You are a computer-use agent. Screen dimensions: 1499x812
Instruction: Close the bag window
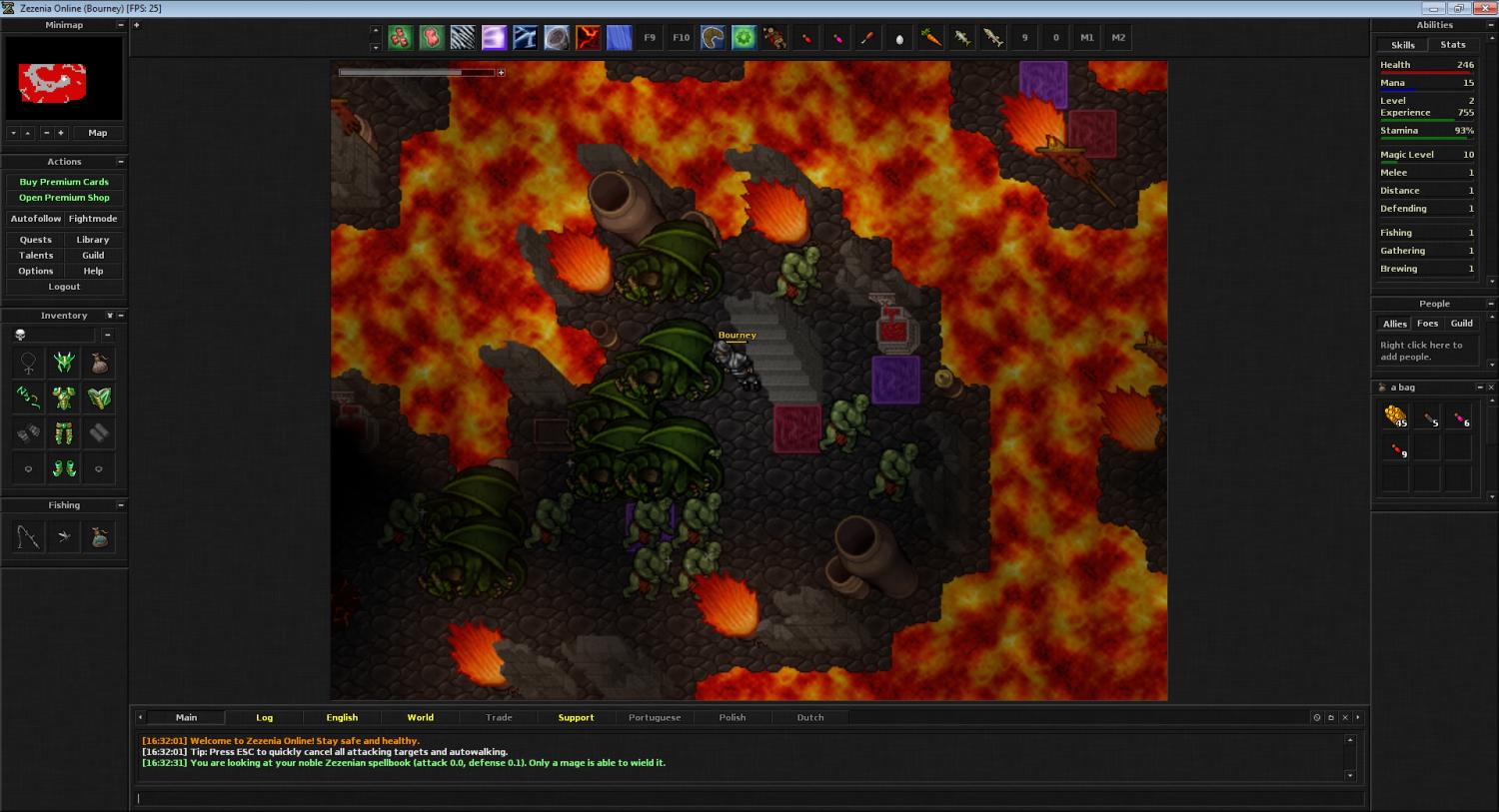coord(1491,388)
